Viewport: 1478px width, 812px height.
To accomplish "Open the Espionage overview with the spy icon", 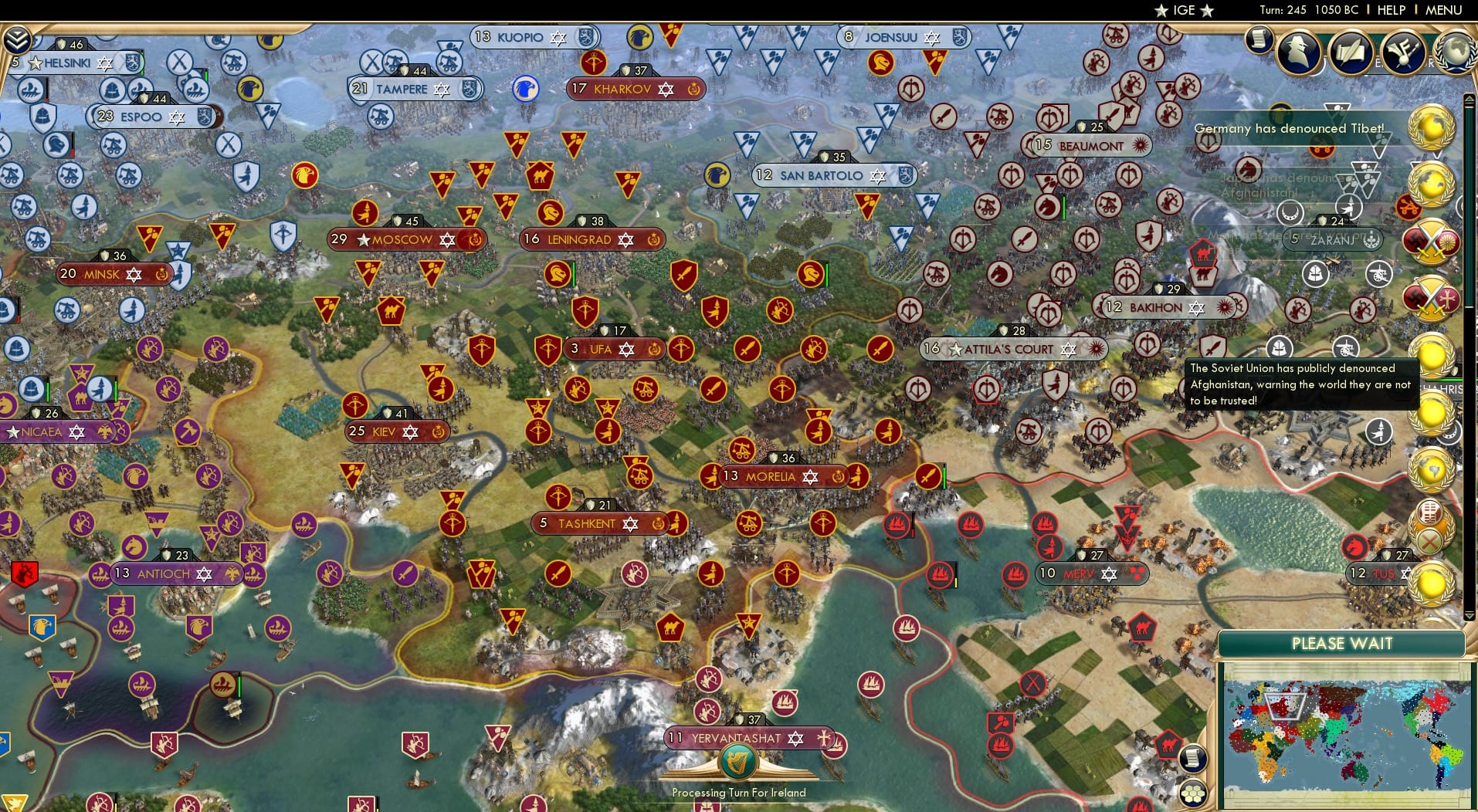I will pyautogui.click(x=1298, y=52).
